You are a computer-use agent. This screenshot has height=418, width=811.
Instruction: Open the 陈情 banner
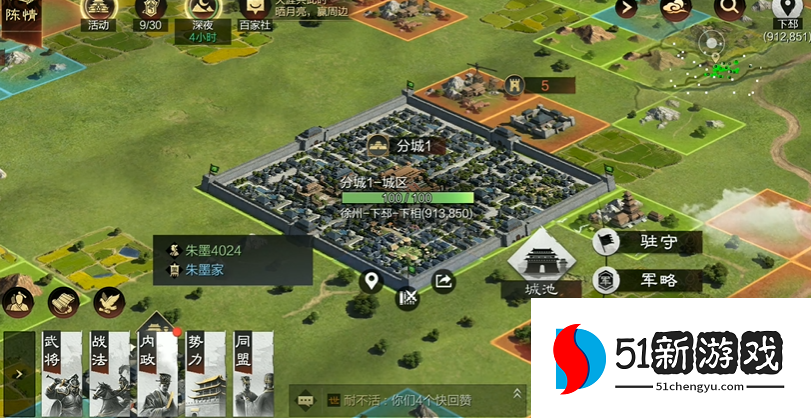coord(21,20)
